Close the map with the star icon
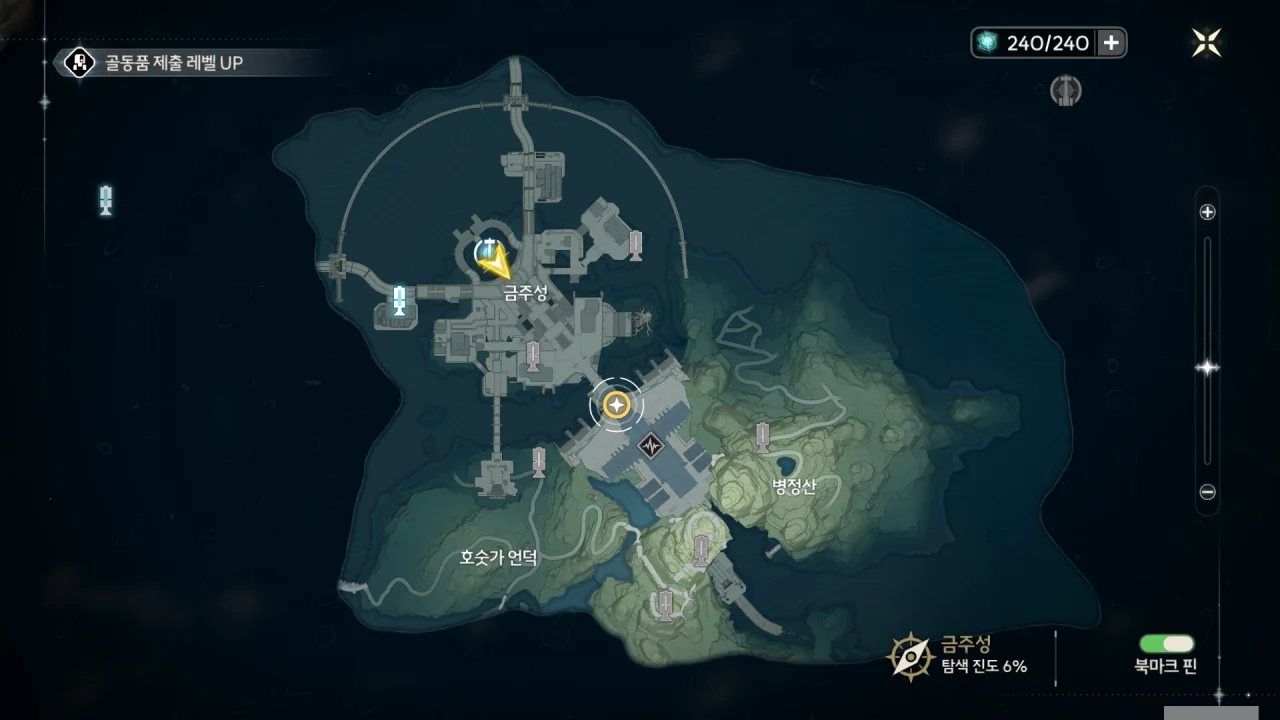Image resolution: width=1280 pixels, height=720 pixels. pos(1206,43)
